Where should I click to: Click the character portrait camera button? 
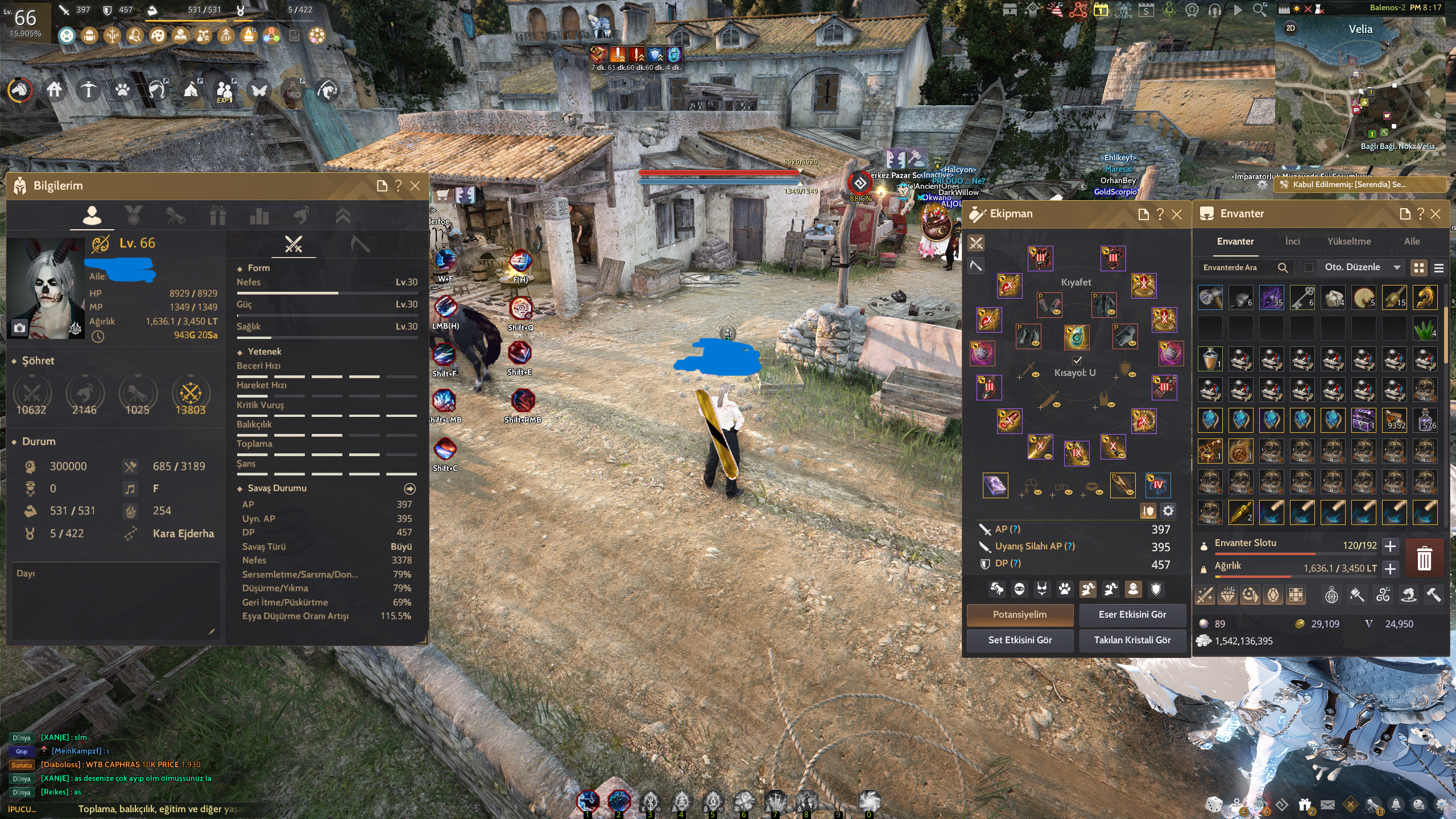point(19,328)
